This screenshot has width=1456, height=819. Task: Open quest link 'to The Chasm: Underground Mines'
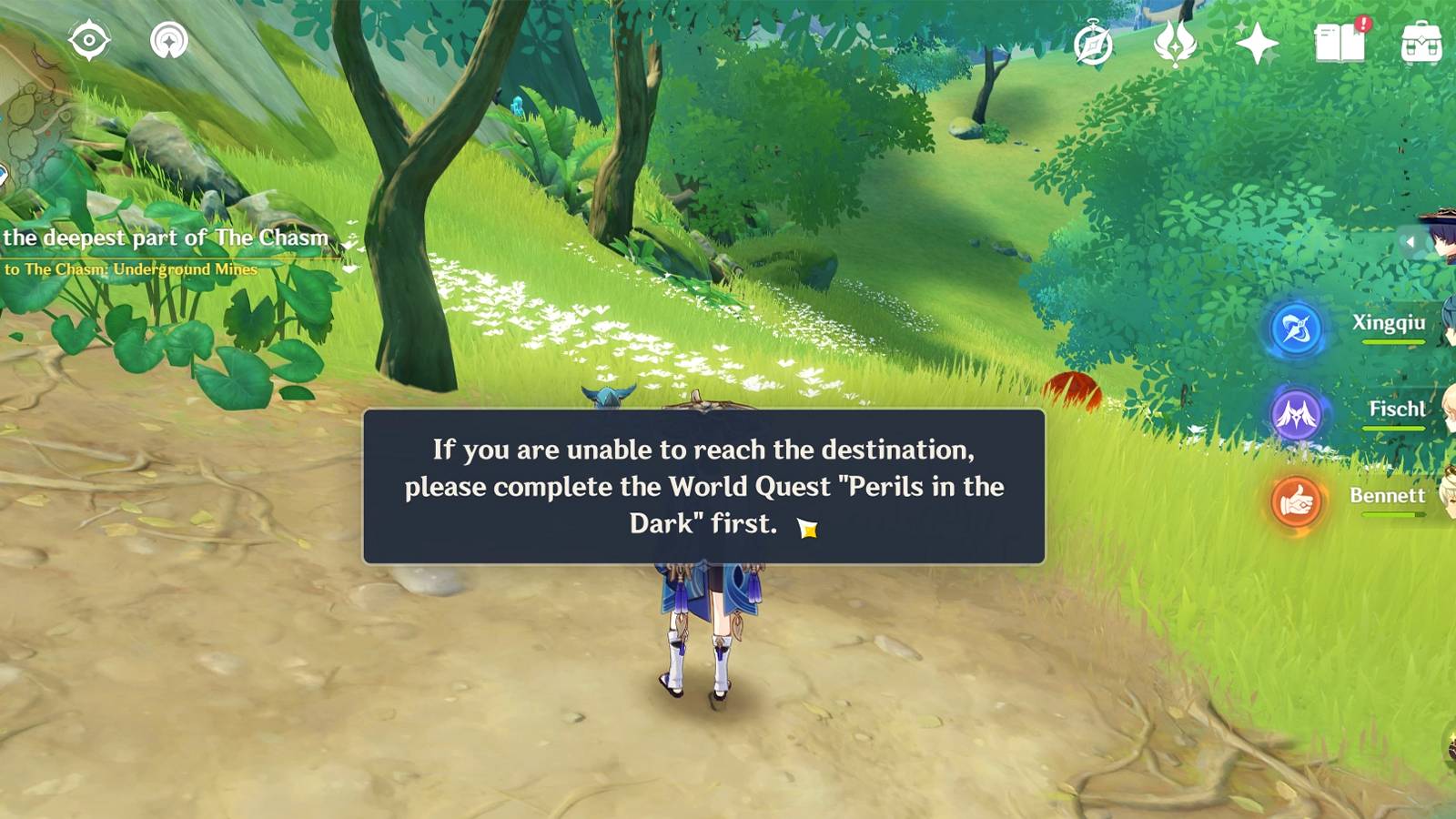pyautogui.click(x=132, y=270)
